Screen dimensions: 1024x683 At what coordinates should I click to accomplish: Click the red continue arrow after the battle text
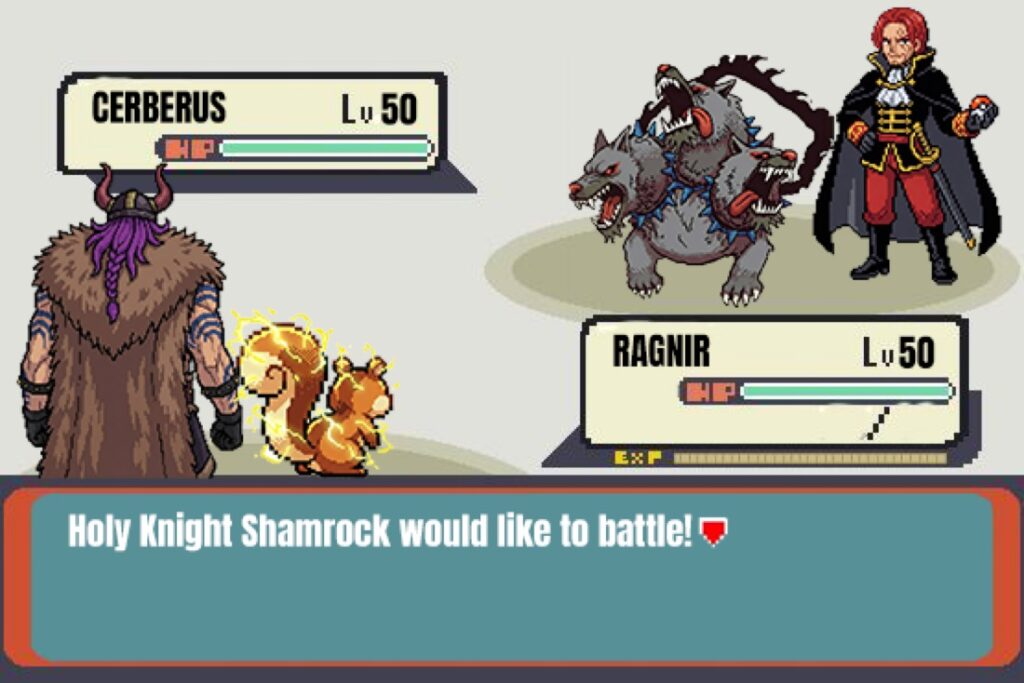[711, 533]
